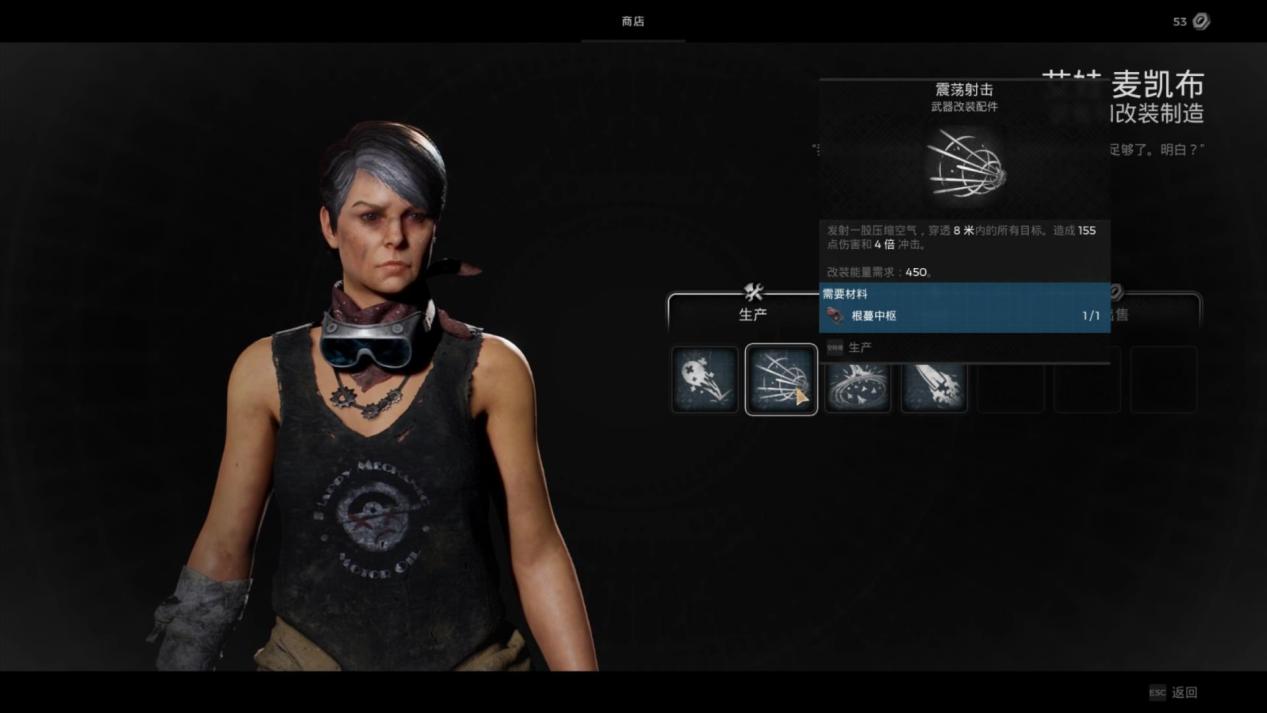This screenshot has height=713, width=1267.
Task: Click the 商店 header tab
Action: (x=633, y=21)
